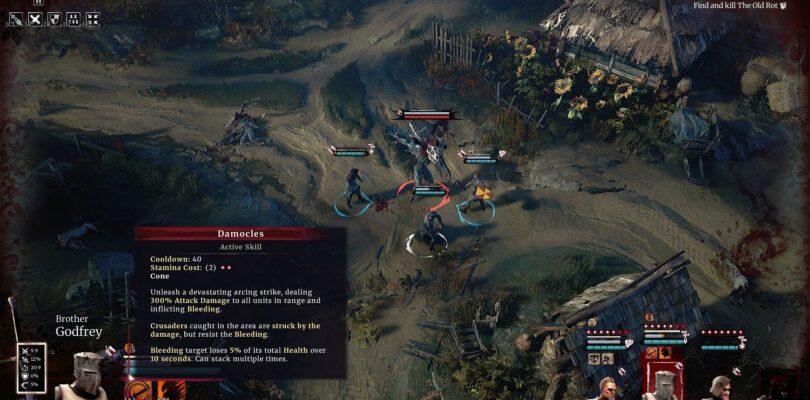Select the sword attack command icon

(15, 18)
